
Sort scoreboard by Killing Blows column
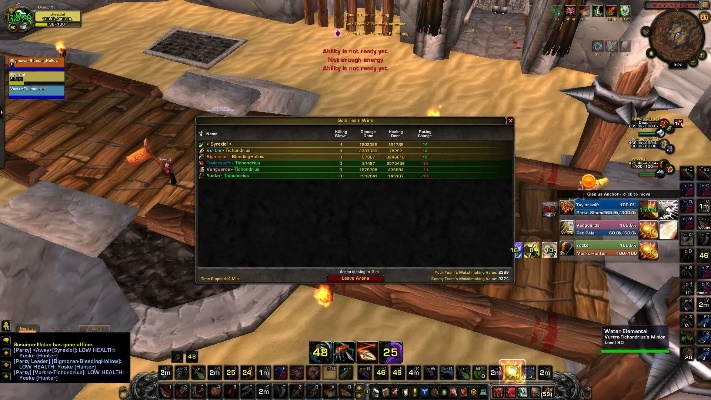[341, 132]
